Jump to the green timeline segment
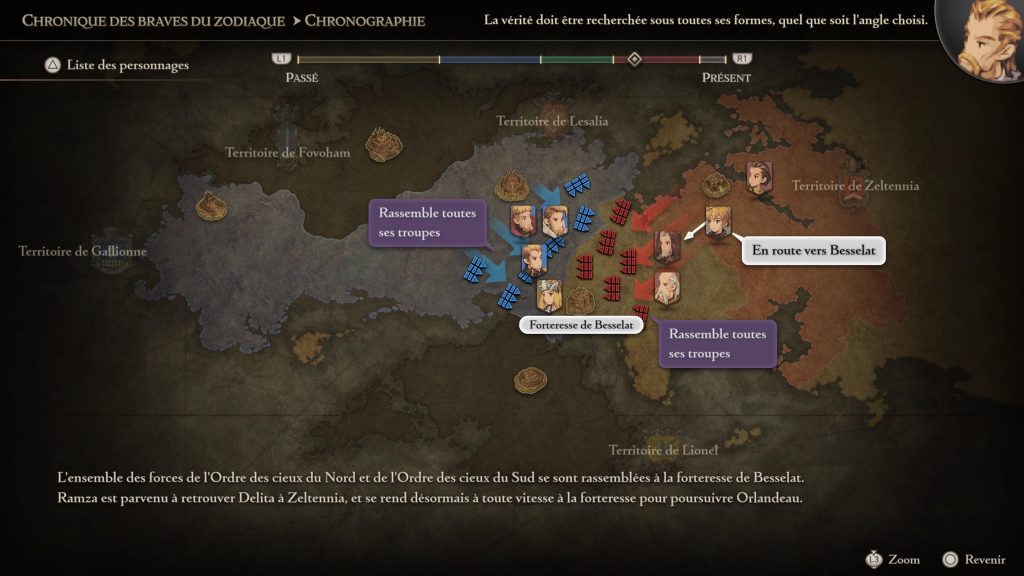 pos(577,60)
